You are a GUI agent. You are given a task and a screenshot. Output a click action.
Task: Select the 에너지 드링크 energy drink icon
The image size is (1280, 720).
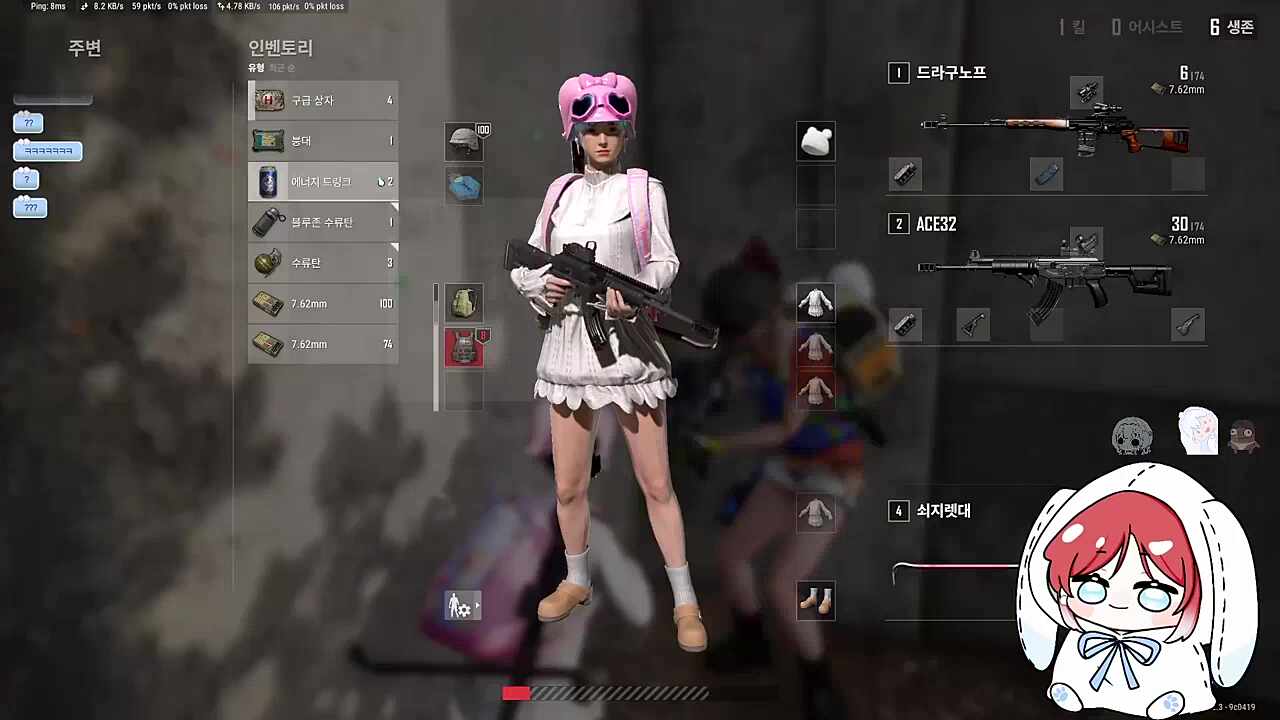(x=270, y=181)
